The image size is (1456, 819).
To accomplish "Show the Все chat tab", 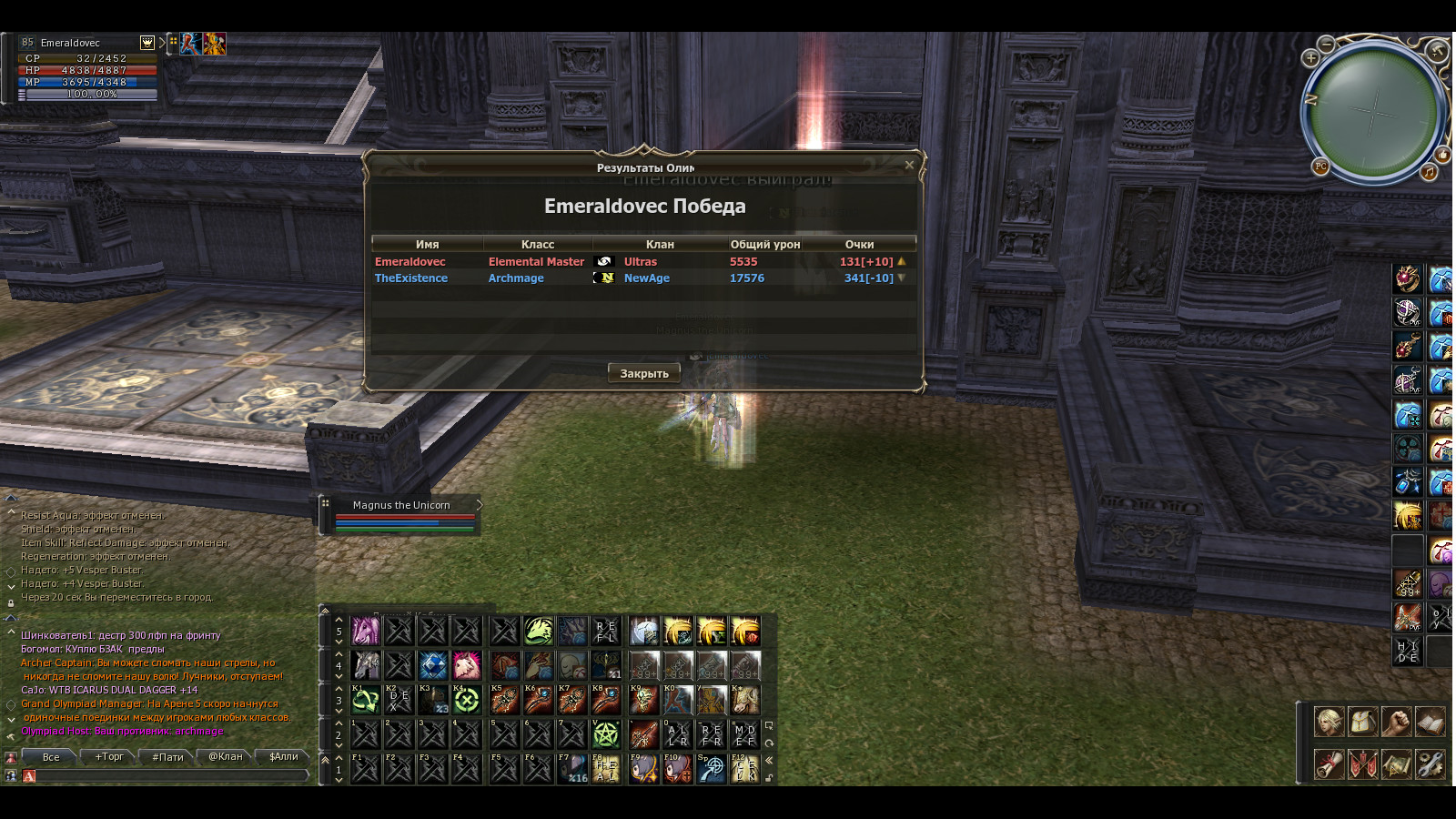I will 51,756.
